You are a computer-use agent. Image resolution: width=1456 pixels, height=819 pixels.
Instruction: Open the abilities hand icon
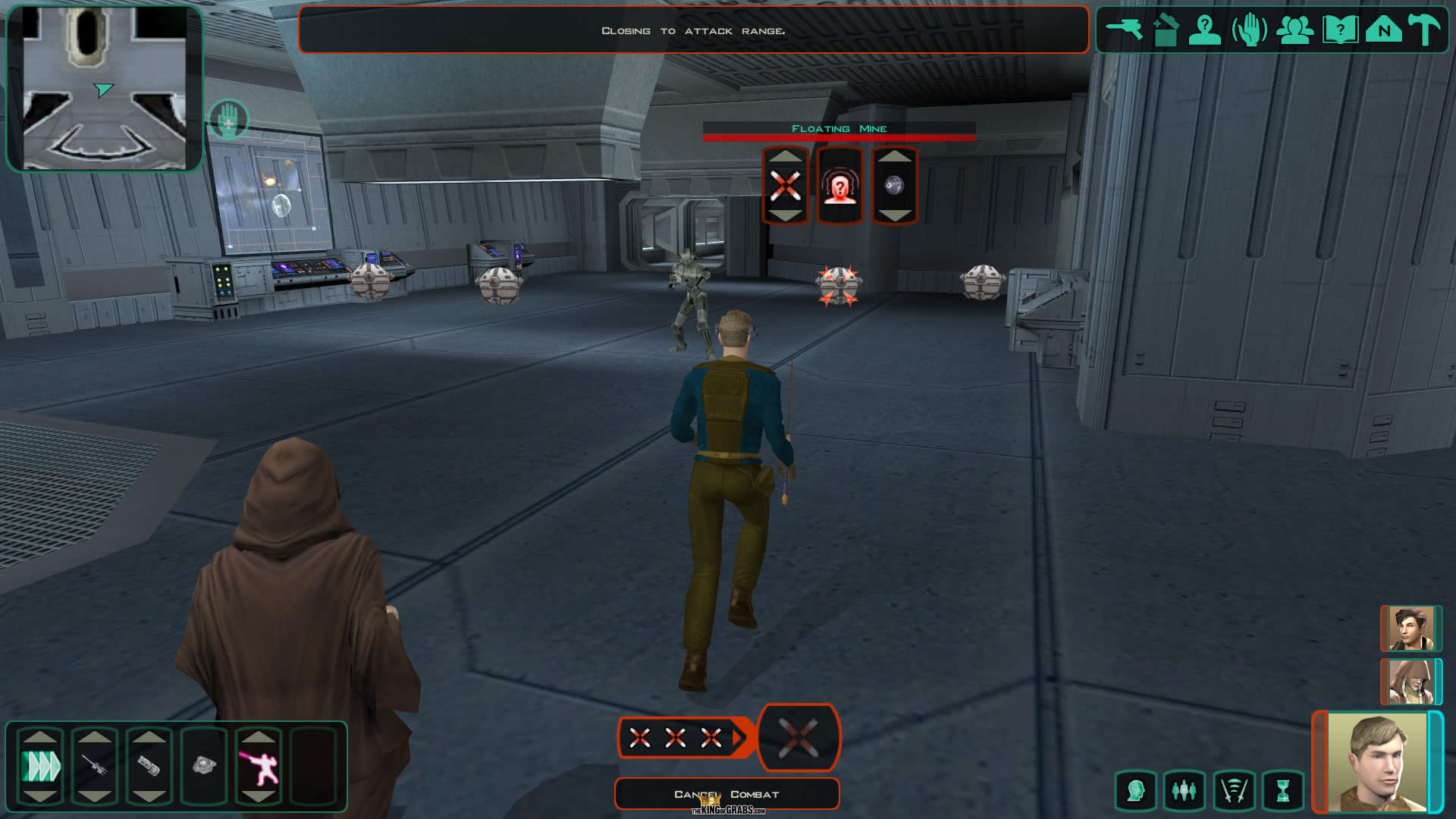1249,31
